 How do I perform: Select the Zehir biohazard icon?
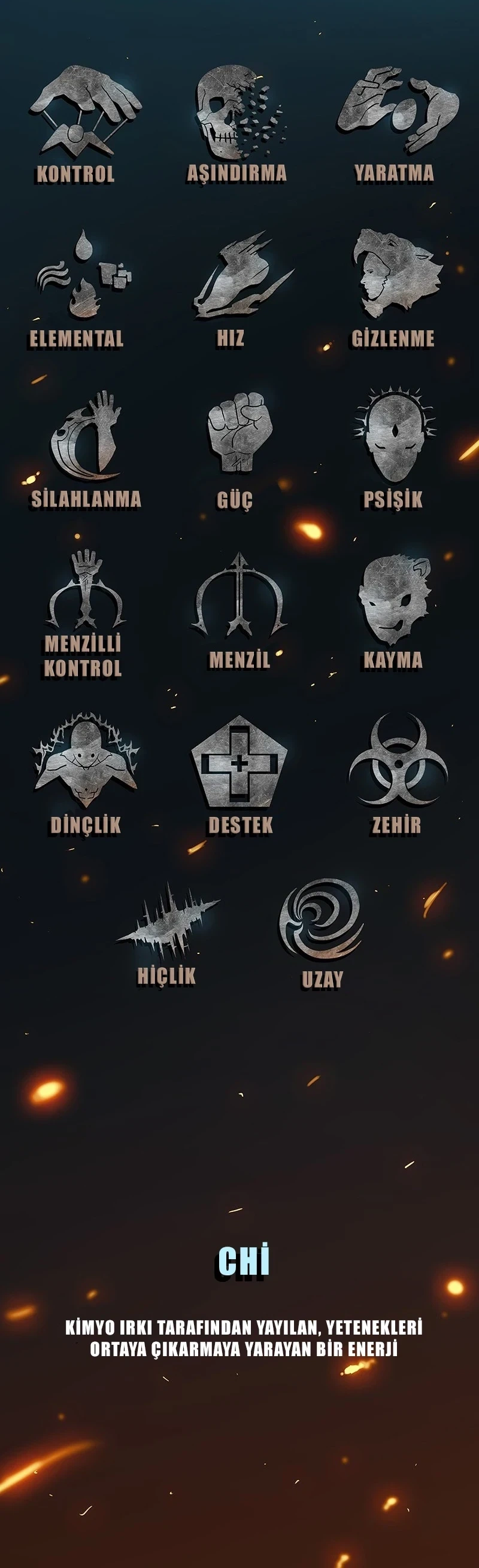click(398, 761)
